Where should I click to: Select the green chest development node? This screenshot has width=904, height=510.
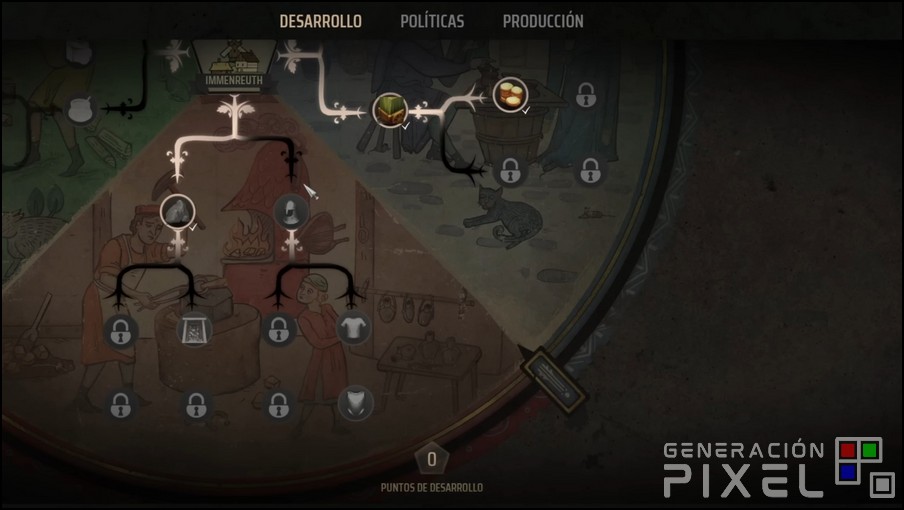tap(389, 109)
